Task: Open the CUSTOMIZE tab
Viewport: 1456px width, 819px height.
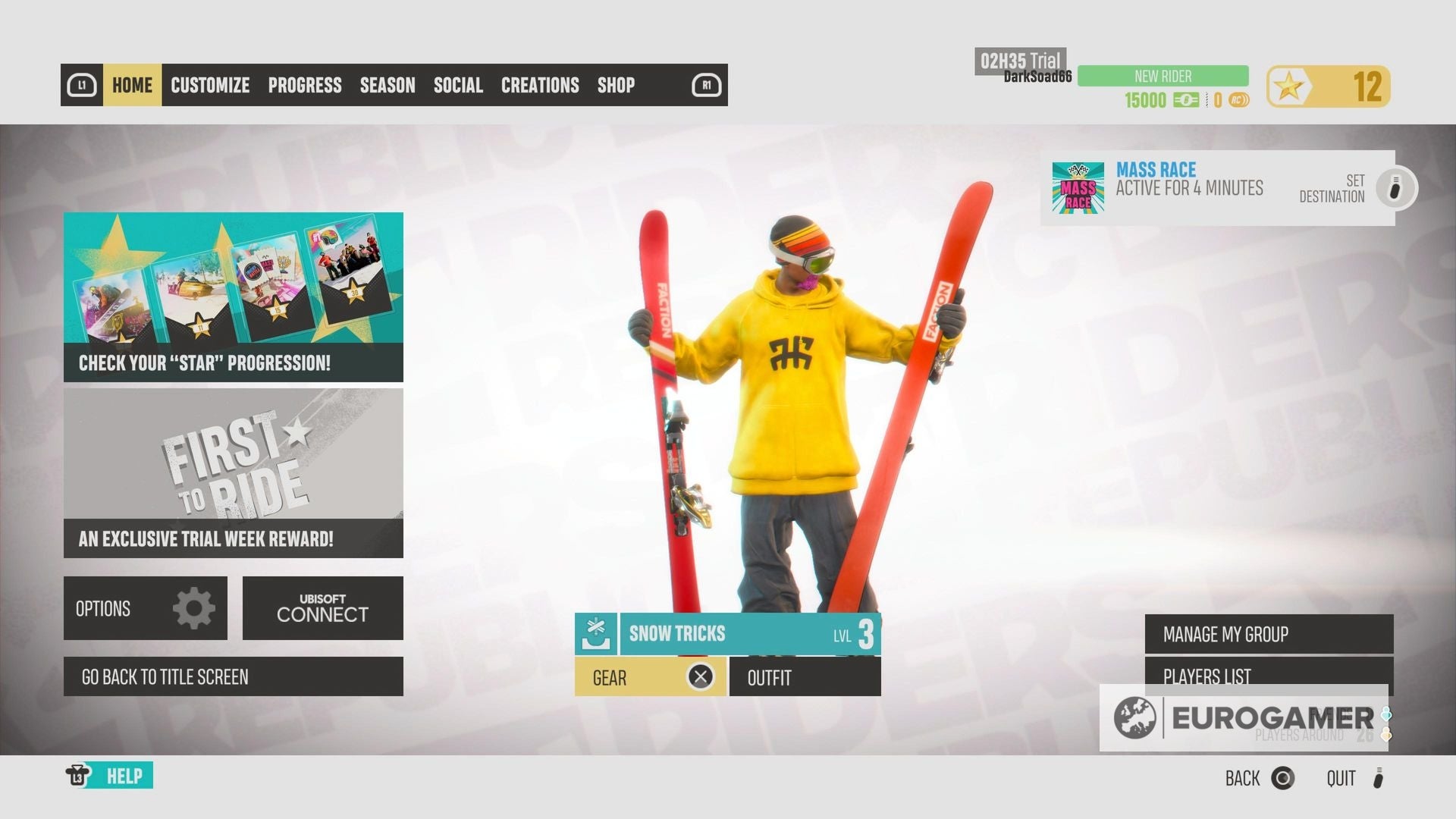Action: click(209, 86)
